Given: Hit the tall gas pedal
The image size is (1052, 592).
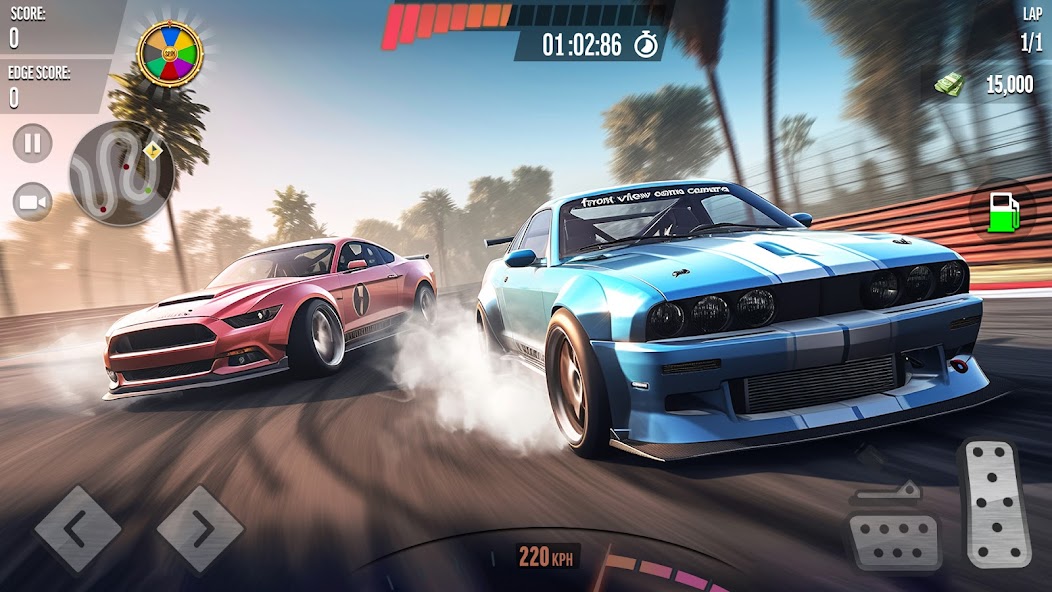Looking at the screenshot, I should point(996,503).
